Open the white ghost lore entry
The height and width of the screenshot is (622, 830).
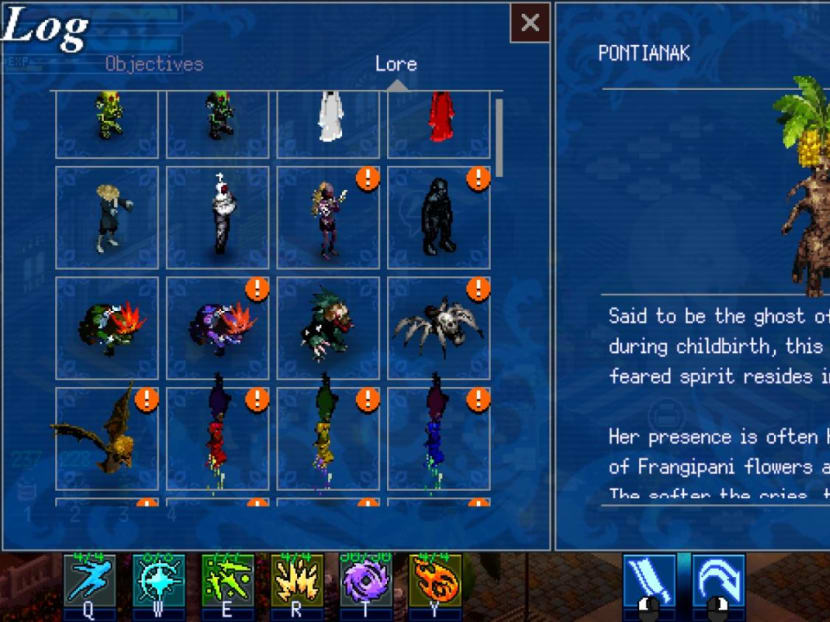[x=328, y=120]
